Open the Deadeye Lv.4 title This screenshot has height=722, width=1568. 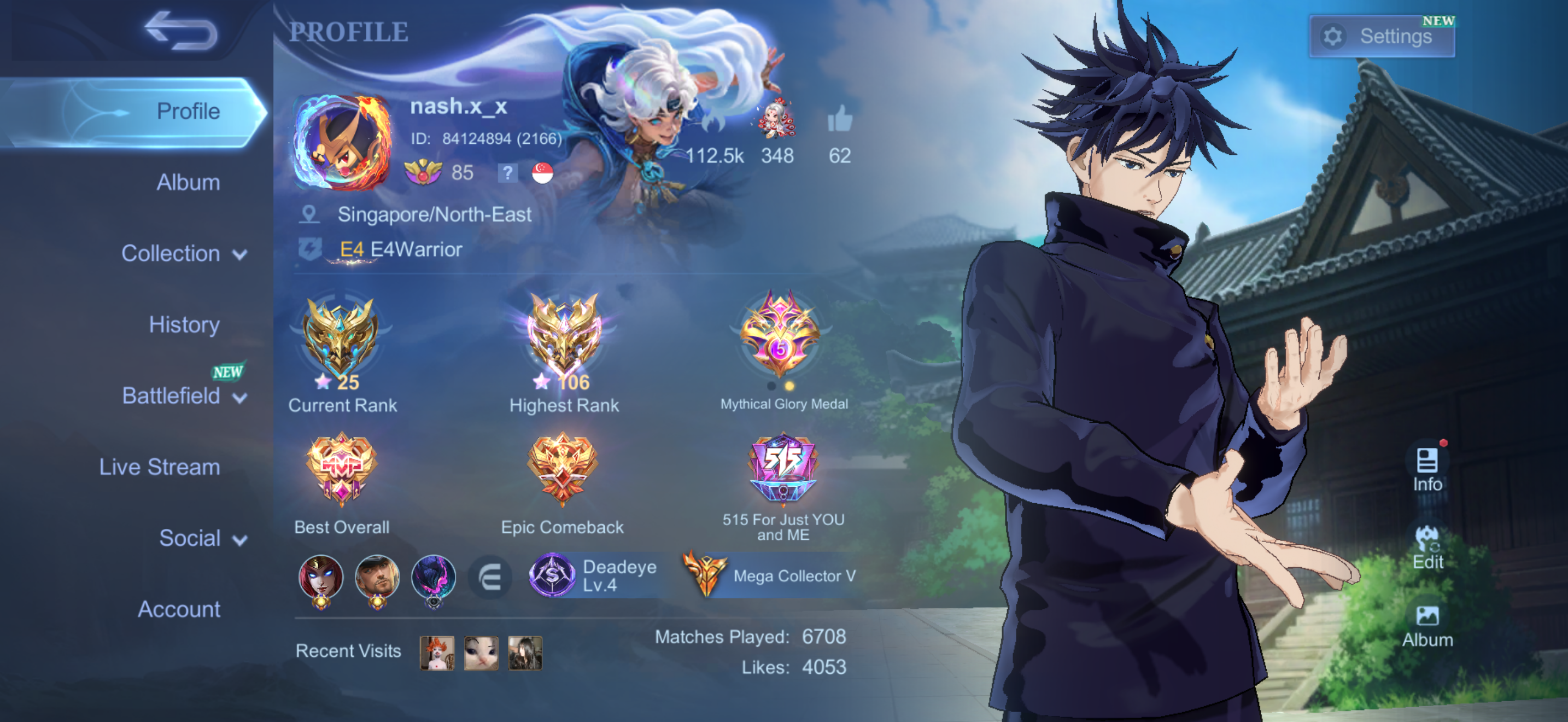click(x=595, y=576)
